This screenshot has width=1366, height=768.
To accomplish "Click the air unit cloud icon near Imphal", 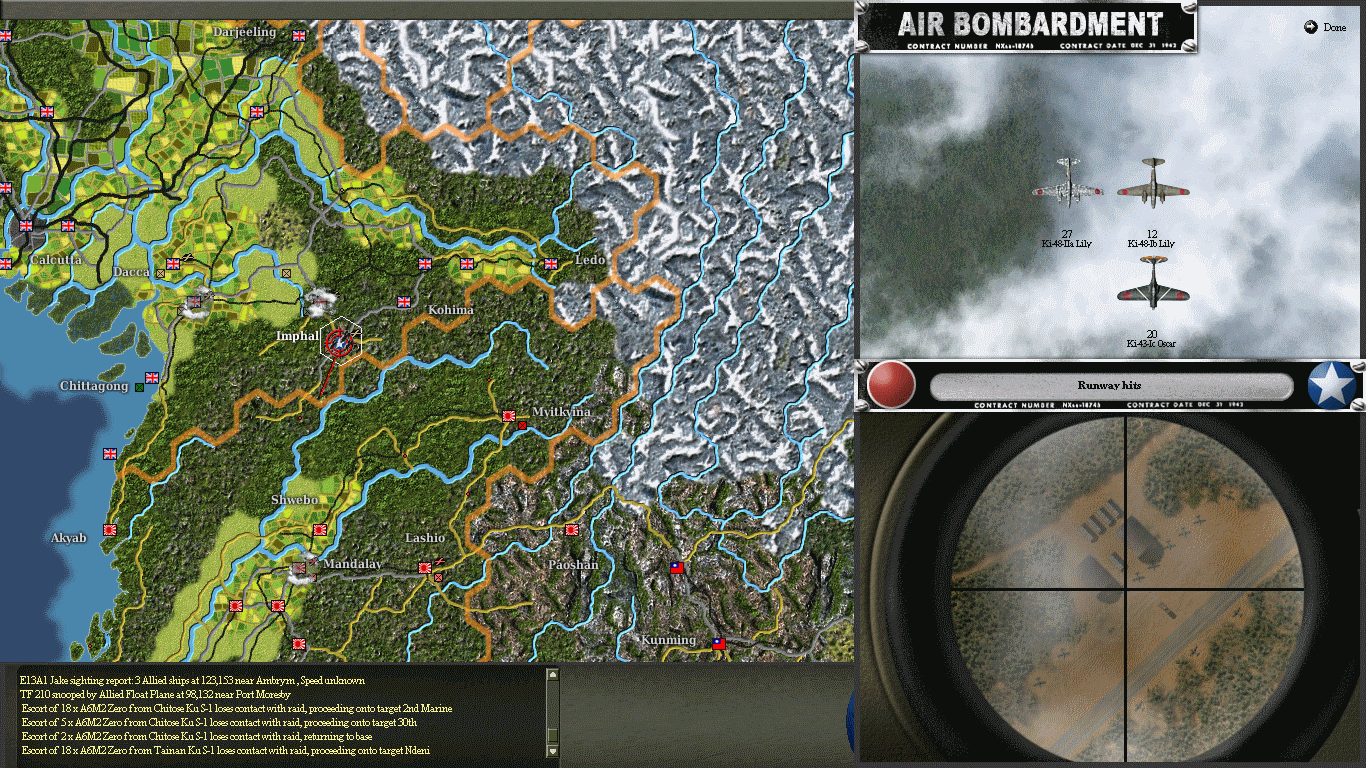I will click(321, 300).
